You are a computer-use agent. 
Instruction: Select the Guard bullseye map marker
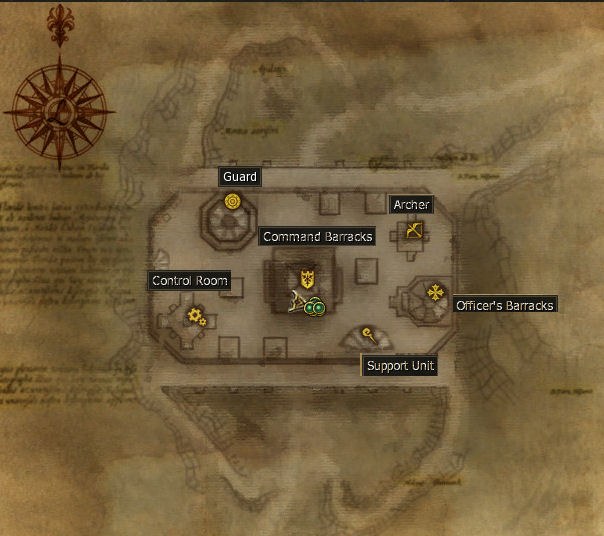point(233,201)
